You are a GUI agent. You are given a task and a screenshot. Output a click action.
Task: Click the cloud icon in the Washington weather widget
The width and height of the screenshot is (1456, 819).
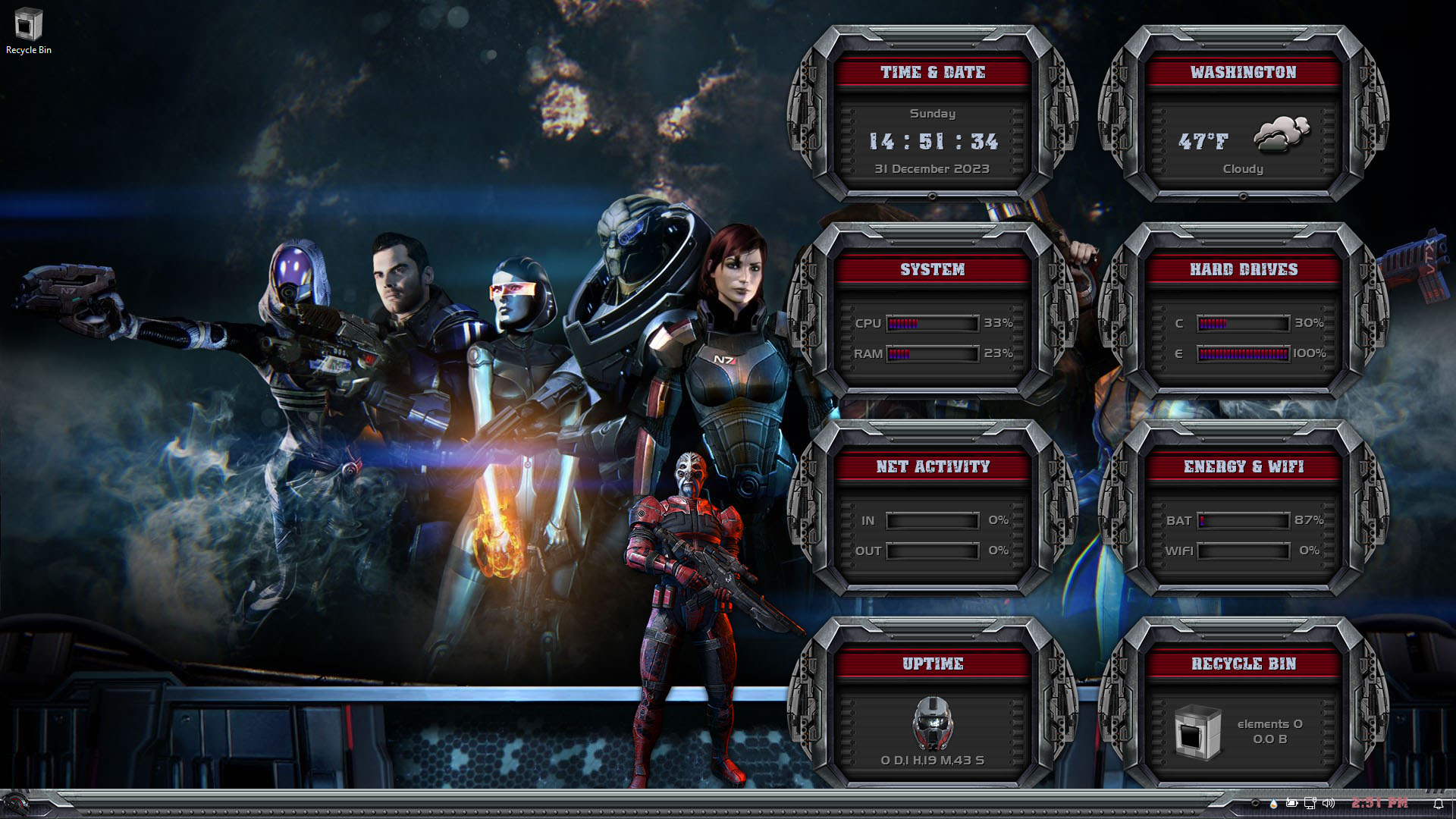click(1282, 134)
